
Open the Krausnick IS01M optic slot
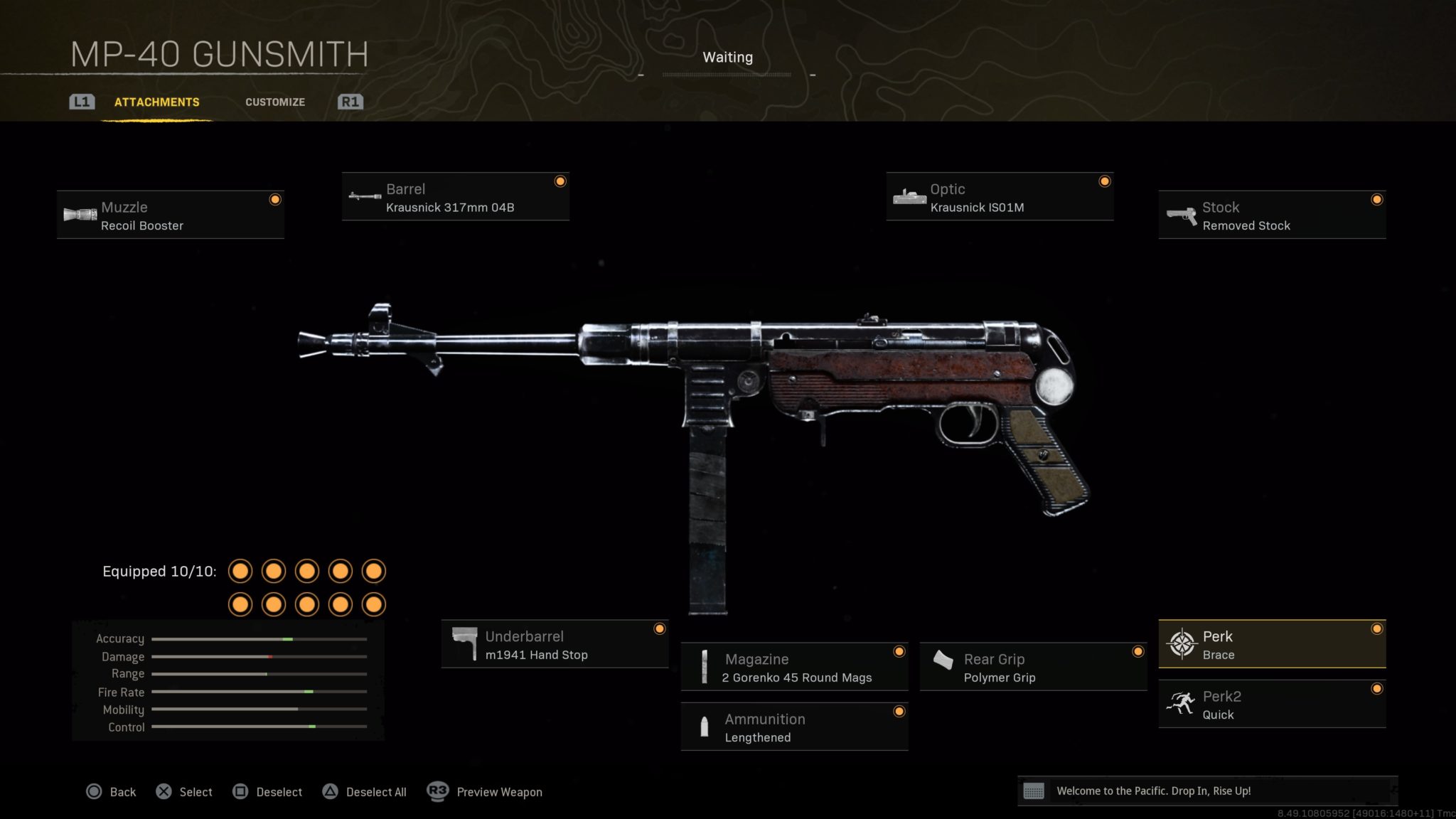point(999,198)
